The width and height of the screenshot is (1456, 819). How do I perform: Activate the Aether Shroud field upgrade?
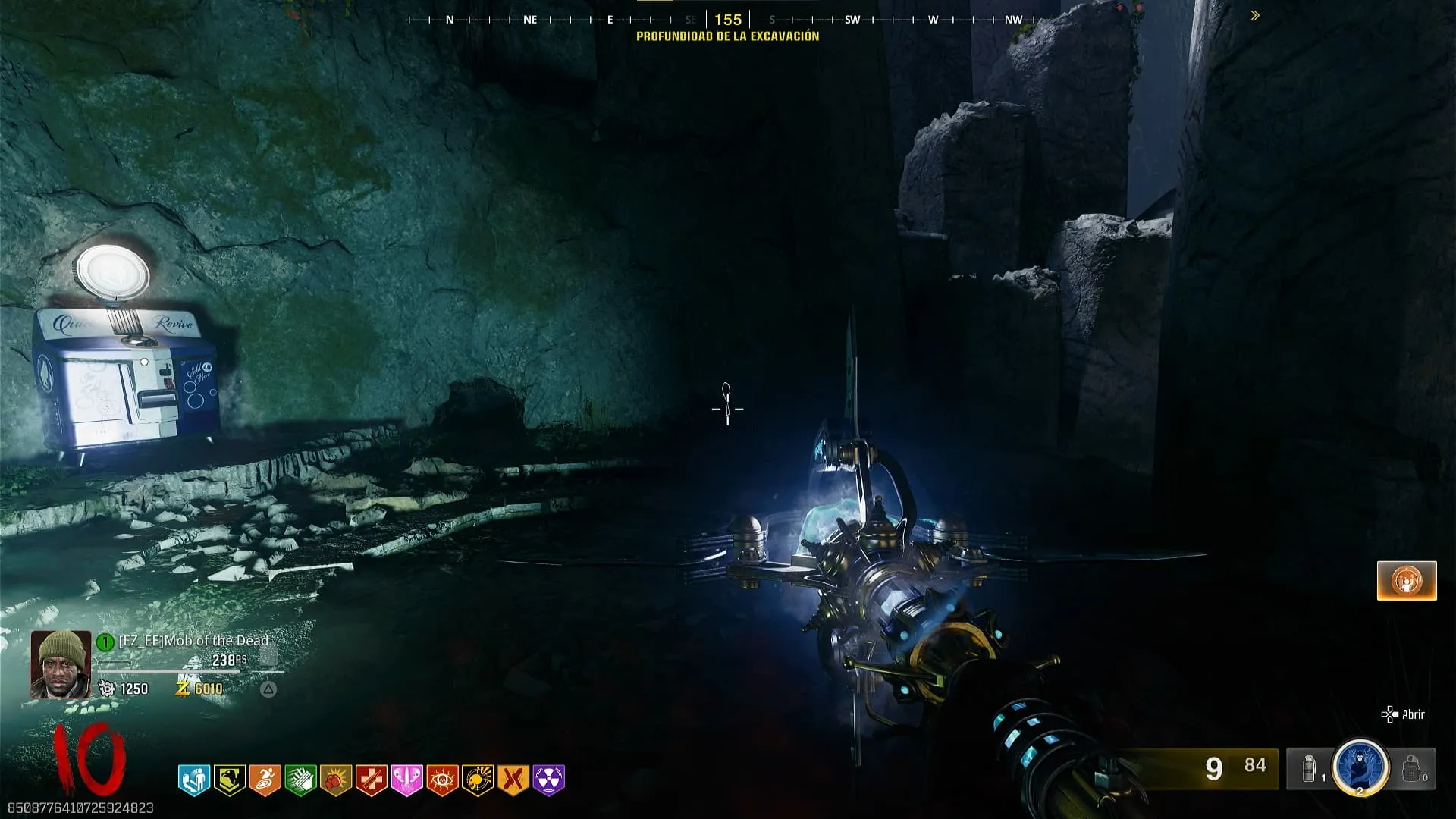1360,767
